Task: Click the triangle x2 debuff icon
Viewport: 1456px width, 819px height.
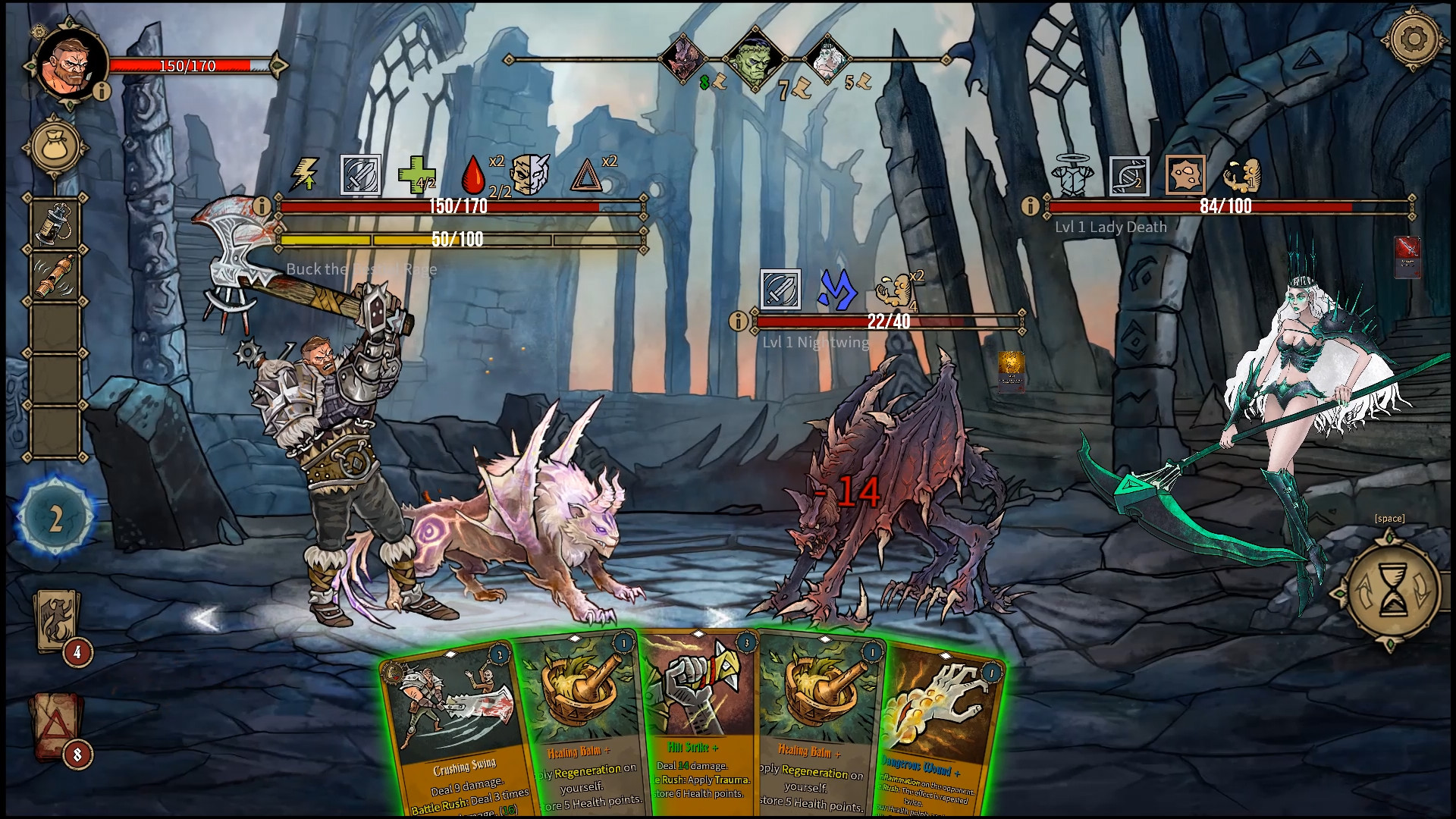Action: tap(588, 173)
